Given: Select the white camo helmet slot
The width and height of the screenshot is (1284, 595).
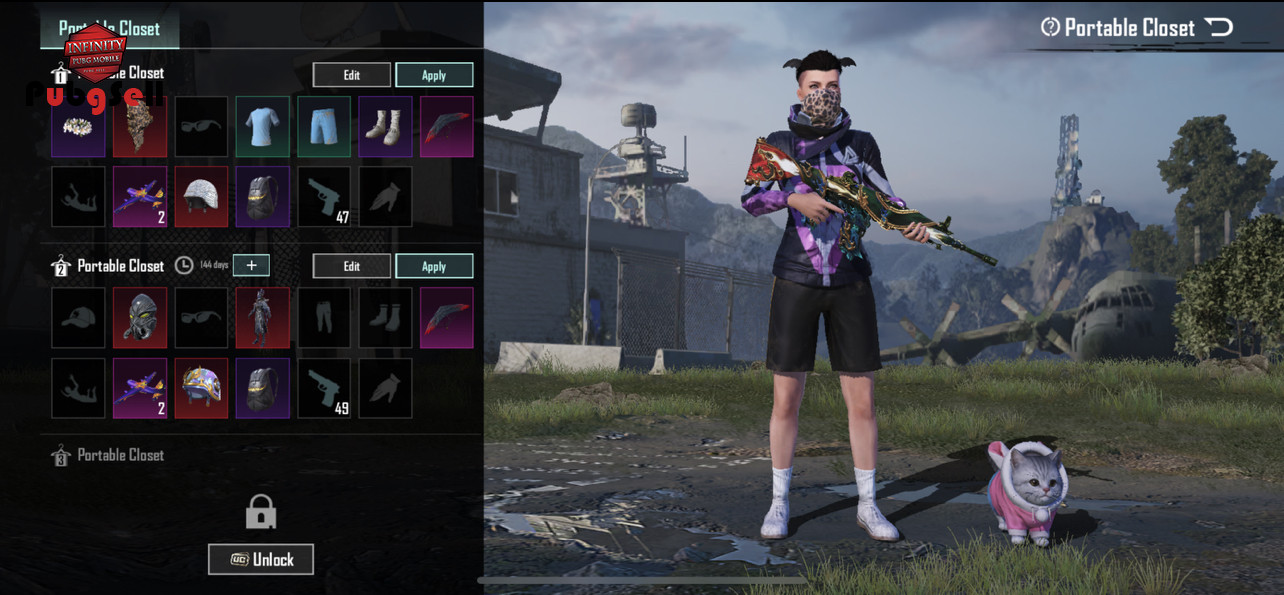Looking at the screenshot, I should point(201,196).
